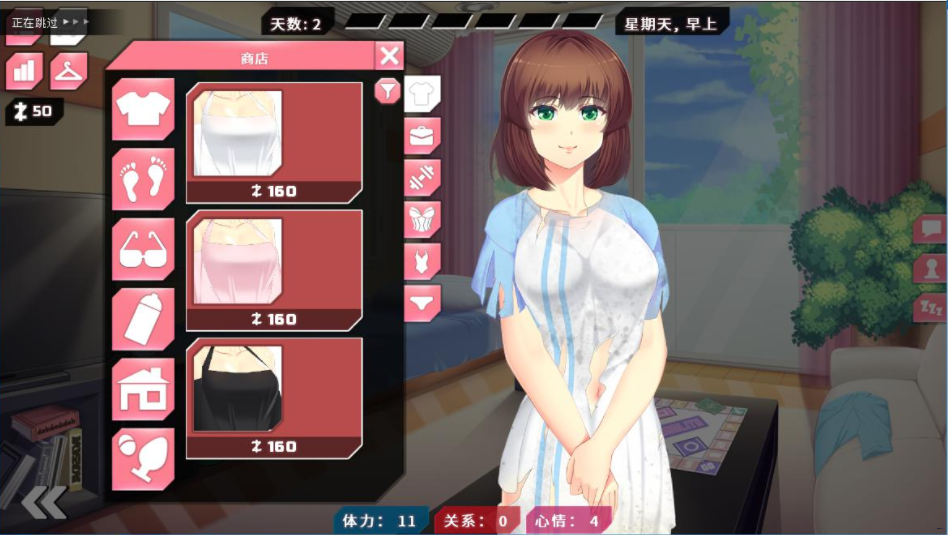The image size is (948, 535).
Task: Open the clothes hanger wardrobe button
Action: coord(68,71)
